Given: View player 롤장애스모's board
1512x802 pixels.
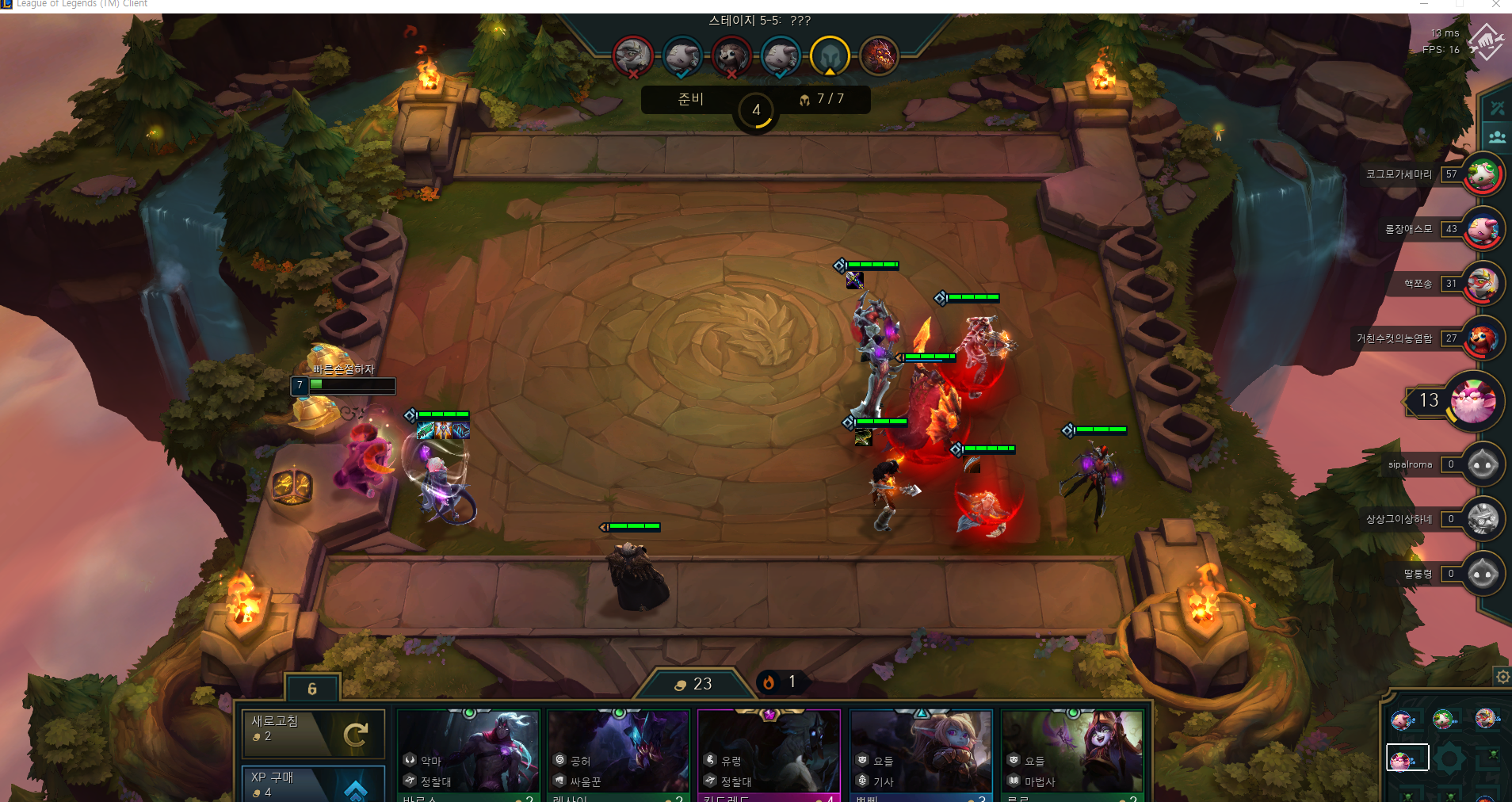Looking at the screenshot, I should click(x=1483, y=229).
